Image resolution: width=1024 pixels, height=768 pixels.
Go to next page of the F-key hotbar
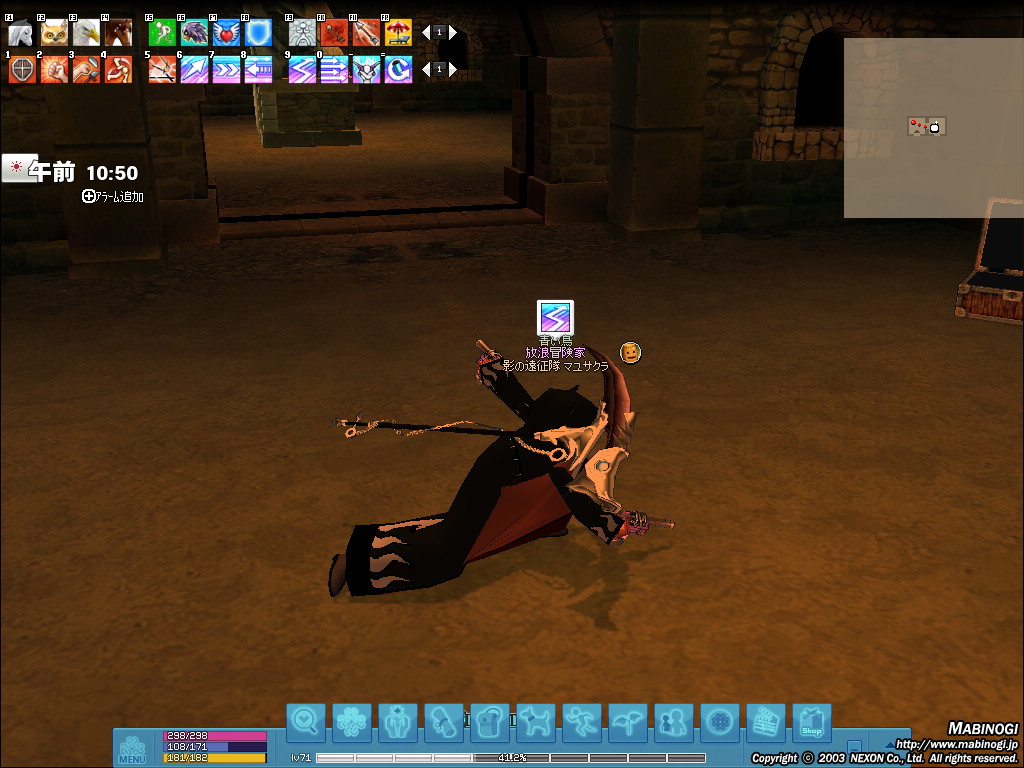click(453, 32)
